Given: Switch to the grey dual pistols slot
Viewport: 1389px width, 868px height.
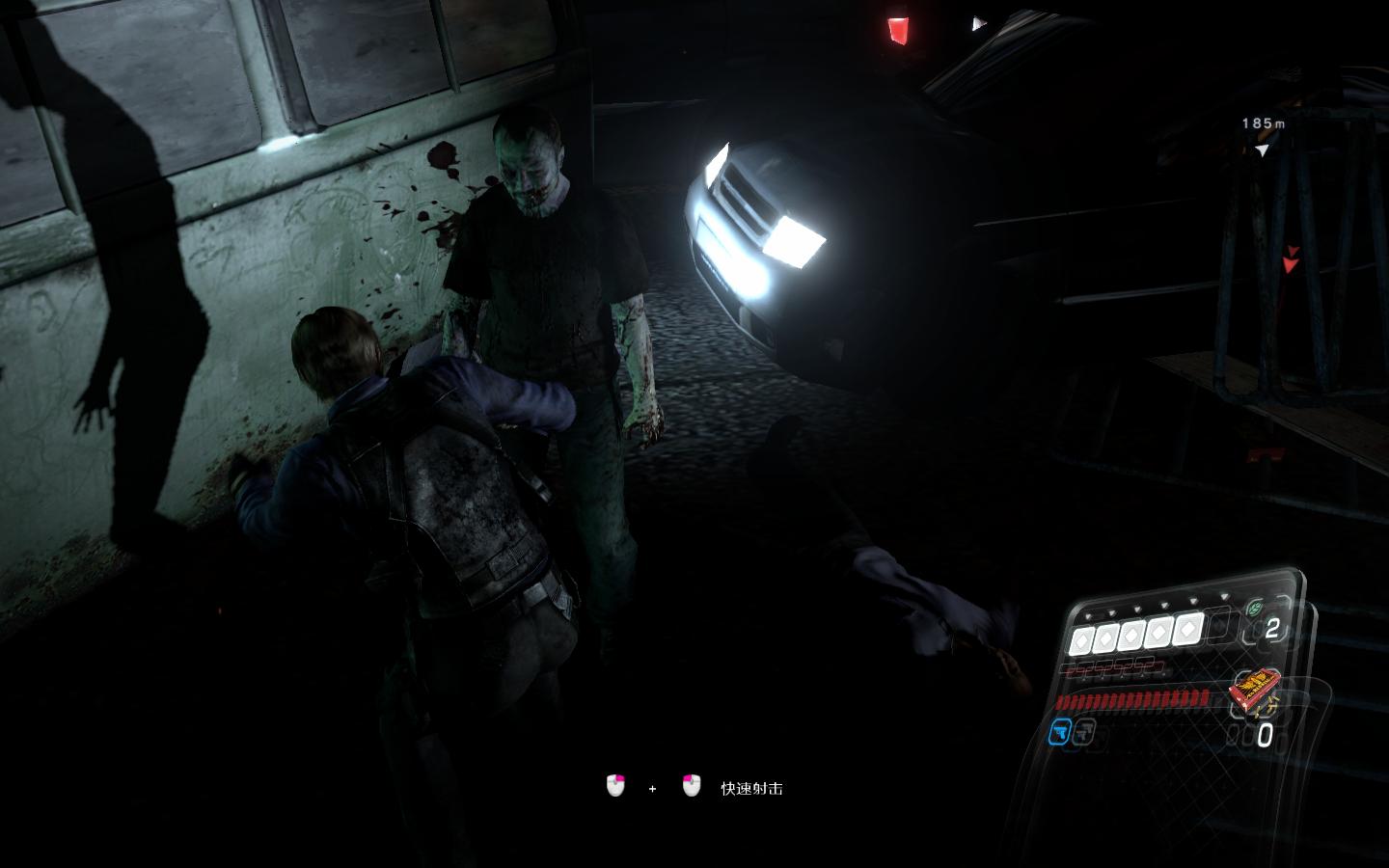Looking at the screenshot, I should (x=1084, y=733).
